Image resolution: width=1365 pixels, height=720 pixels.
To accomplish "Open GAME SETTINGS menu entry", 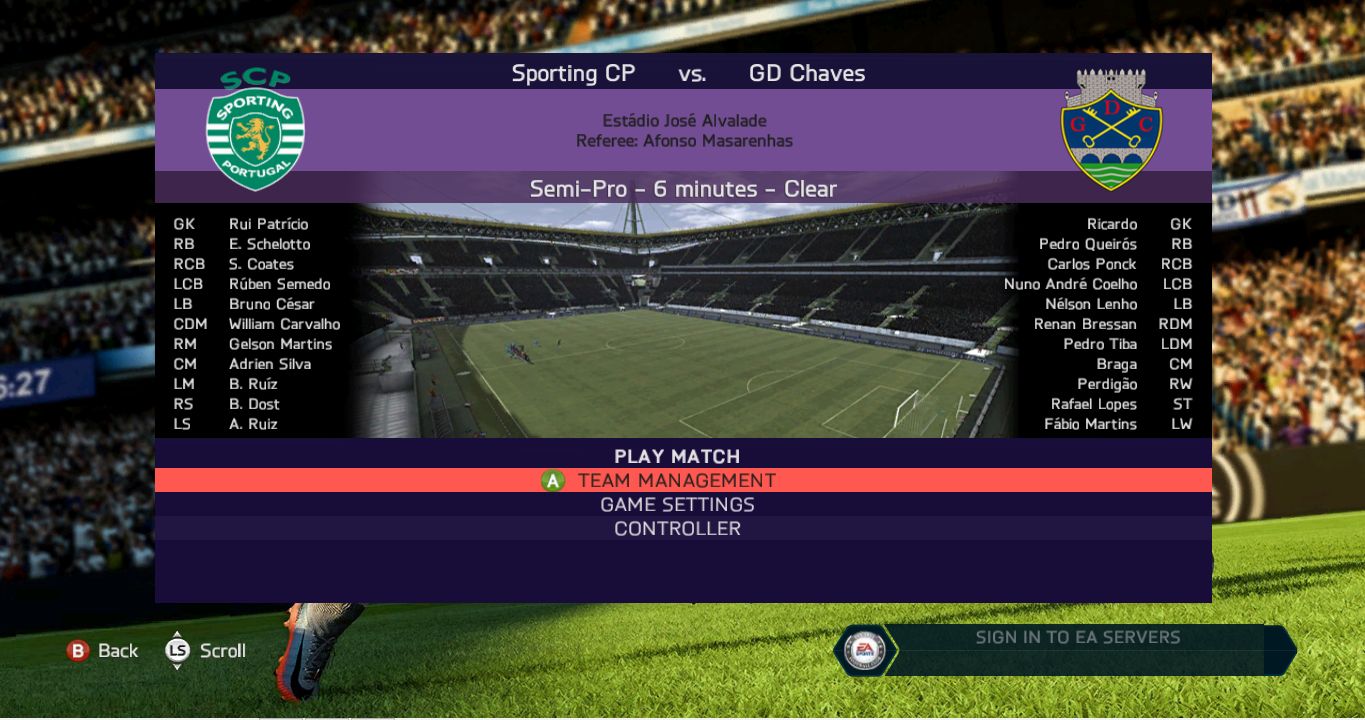I will click(x=677, y=505).
